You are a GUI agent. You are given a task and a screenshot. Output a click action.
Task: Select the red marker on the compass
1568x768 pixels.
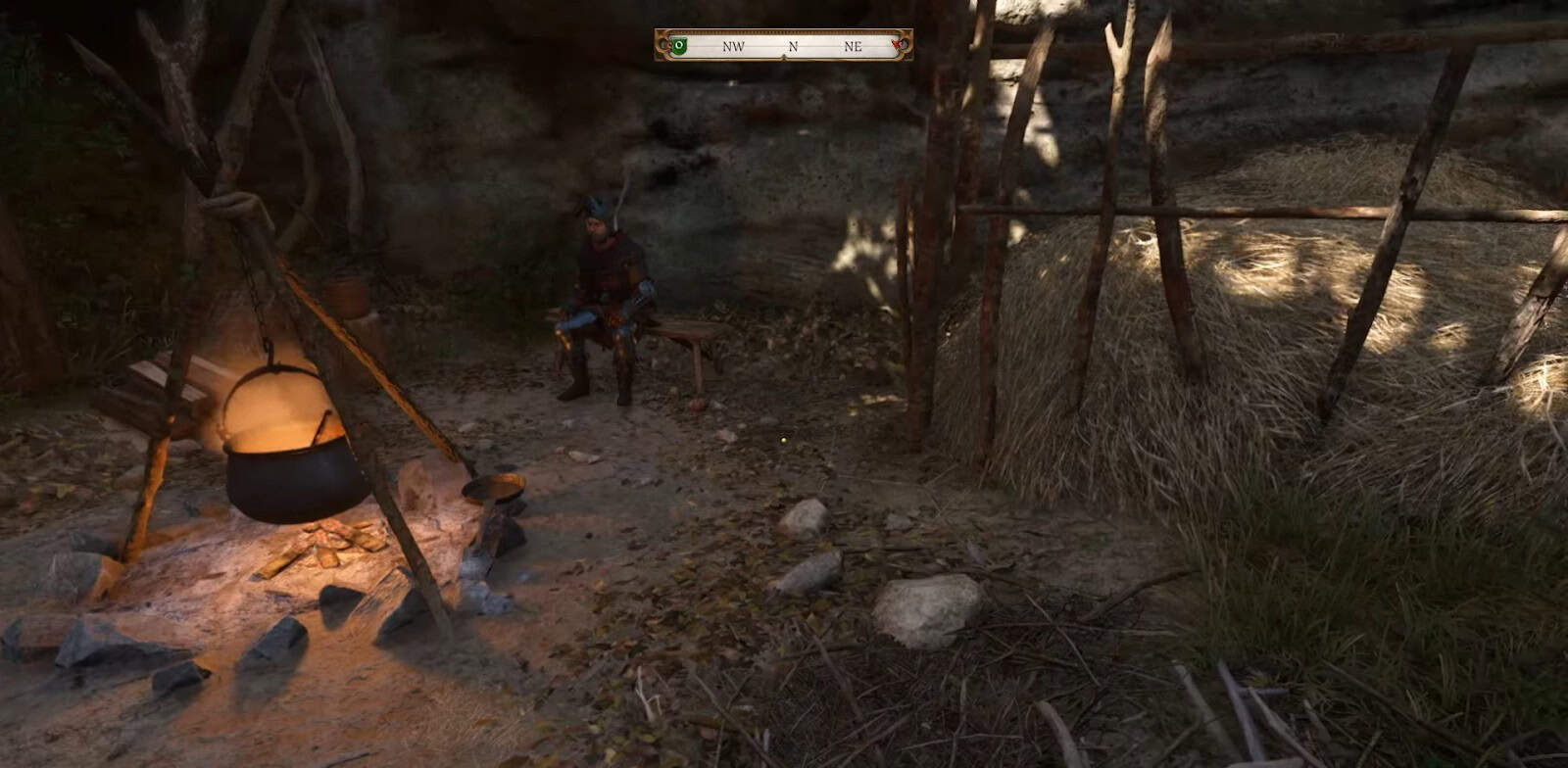896,45
